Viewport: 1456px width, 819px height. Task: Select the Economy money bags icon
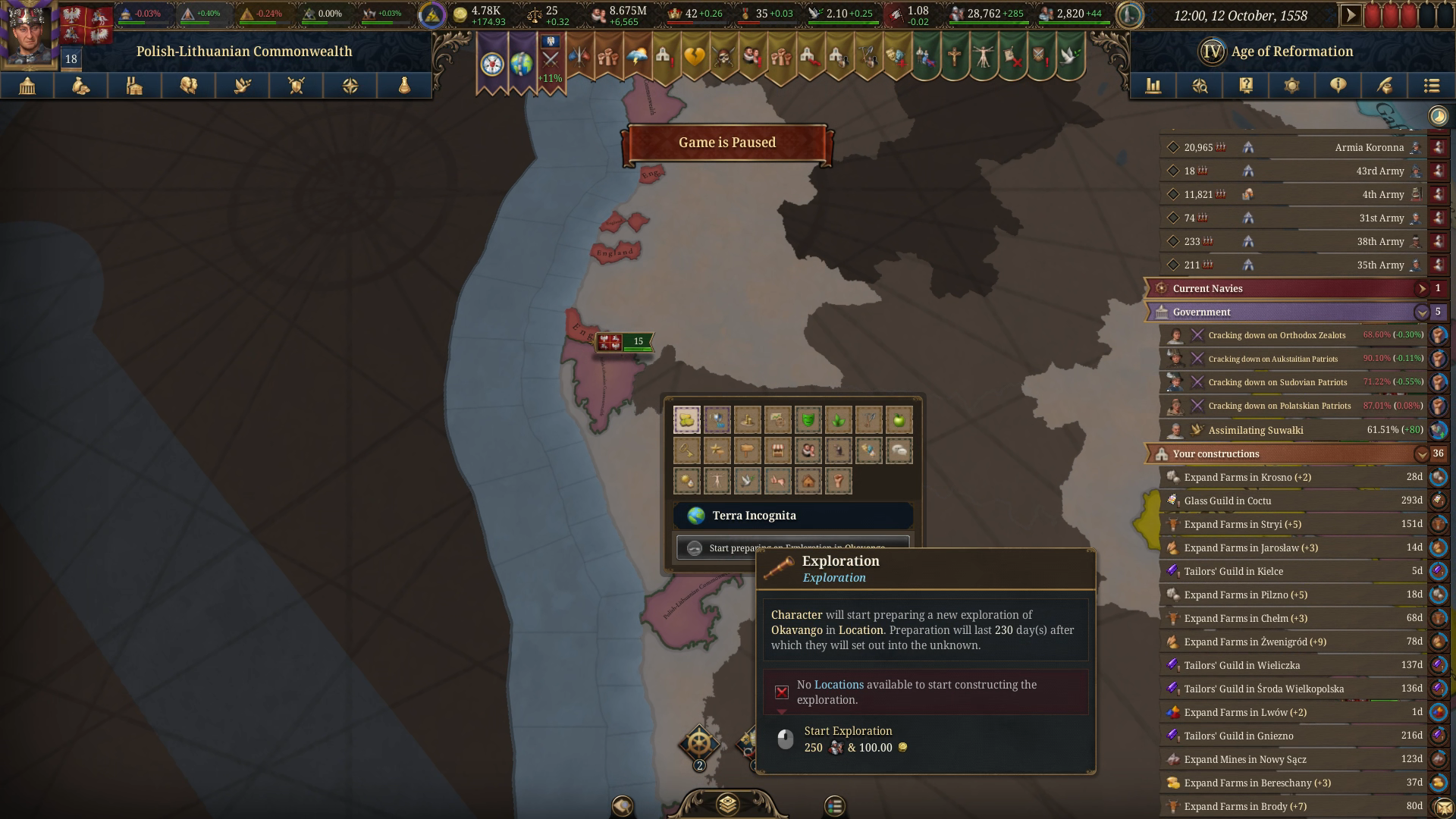click(x=81, y=86)
